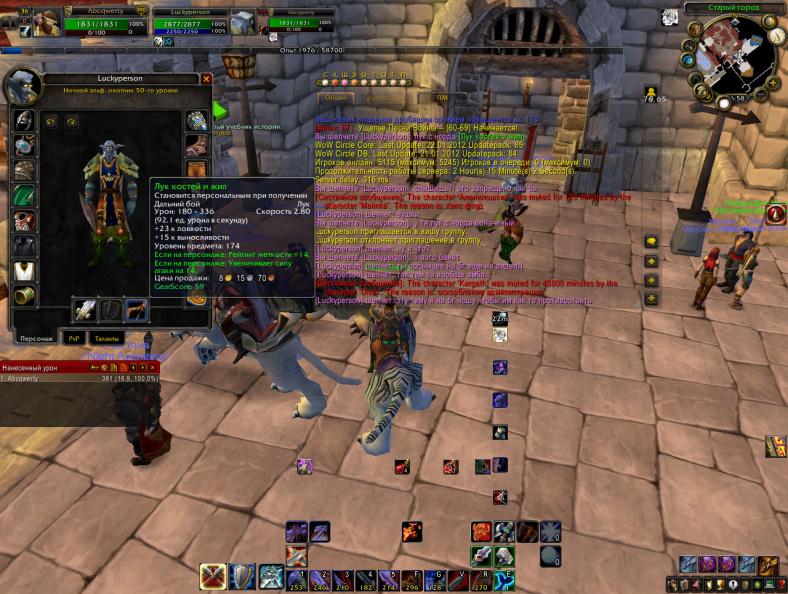Viewport: 788px width, 594px height.
Task: Open the Общие chat tab
Action: (336, 98)
